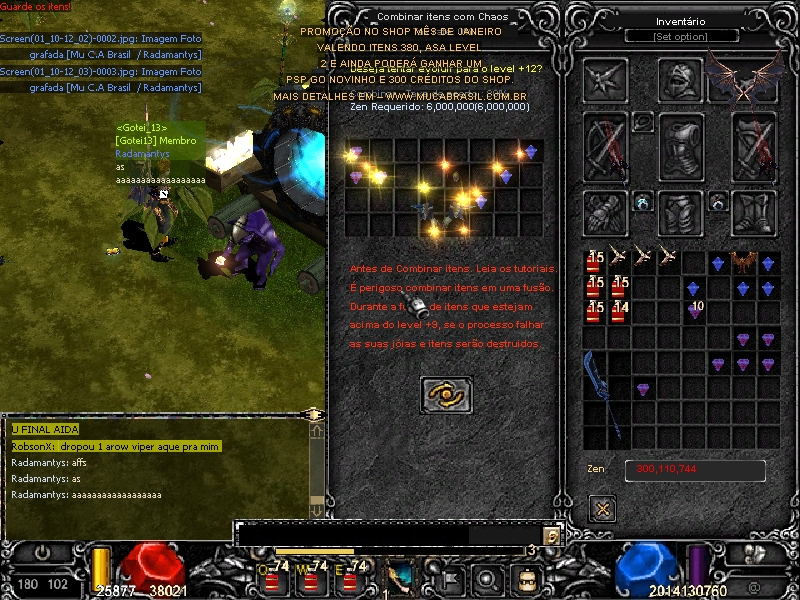Select the equipped helmet slot
The image size is (800, 600).
[680, 80]
